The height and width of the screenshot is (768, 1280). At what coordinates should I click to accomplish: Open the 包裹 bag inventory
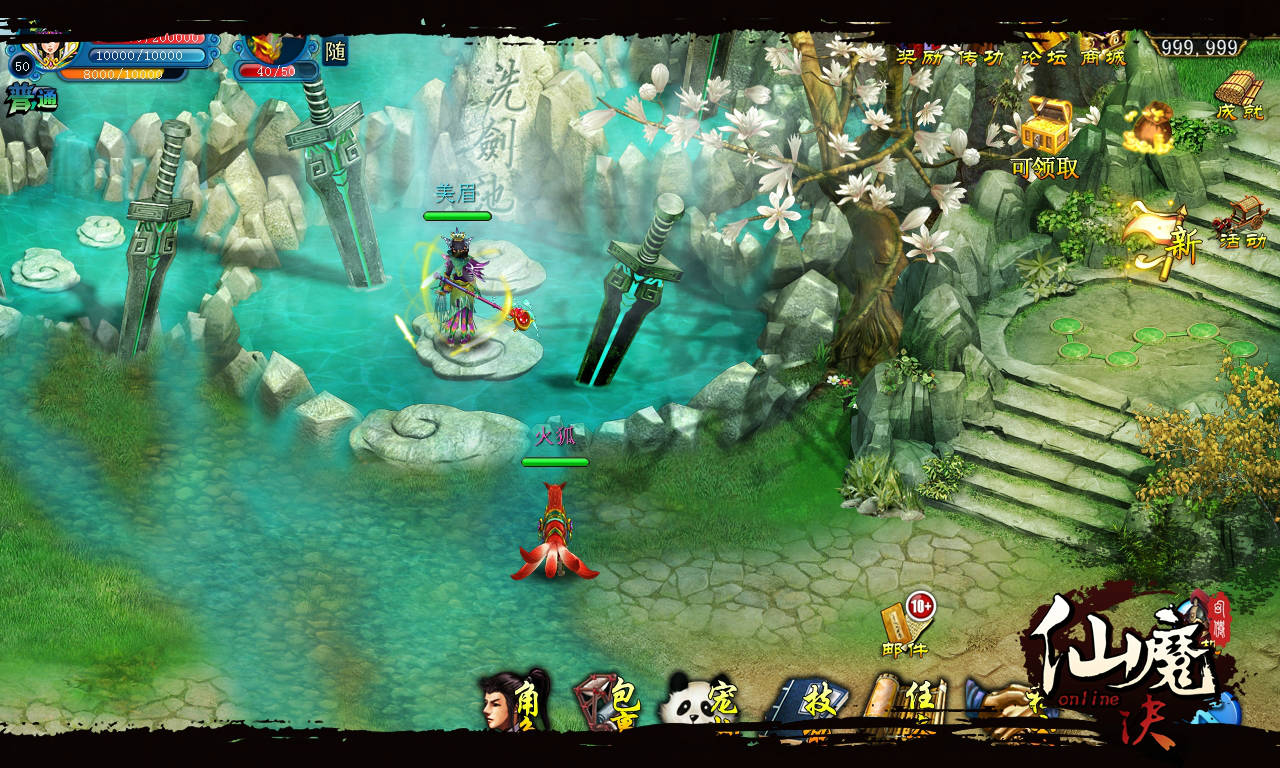(605, 702)
